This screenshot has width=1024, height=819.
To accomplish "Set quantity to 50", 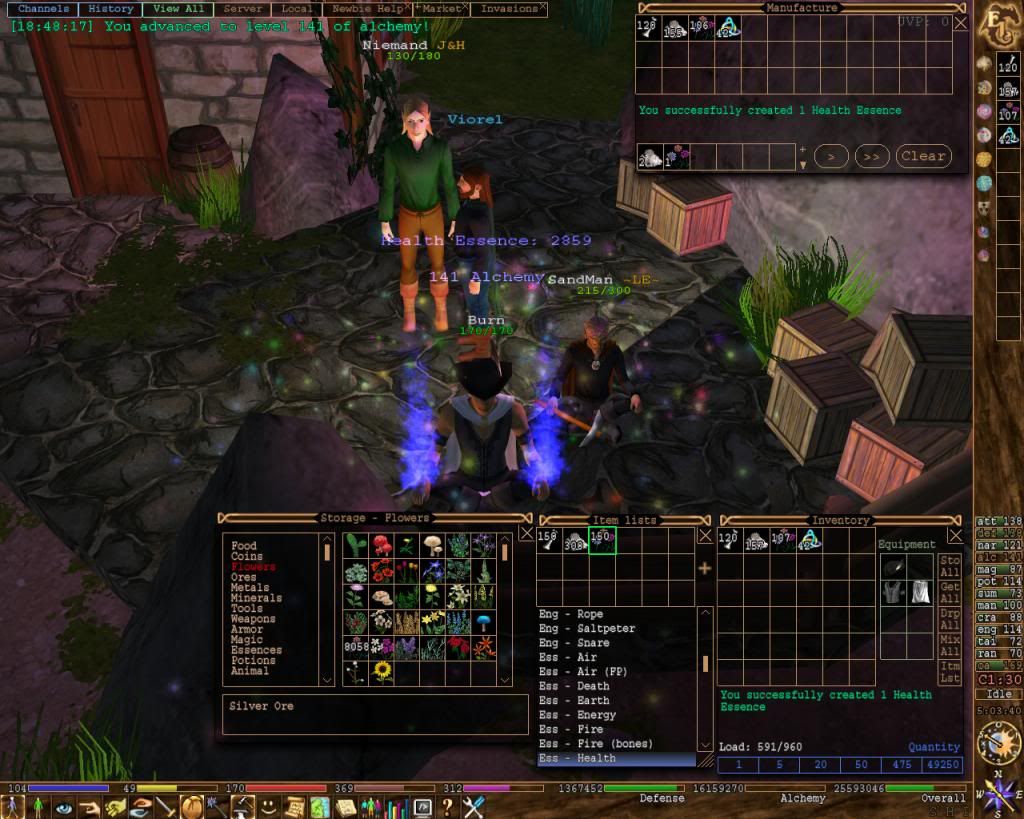I will [859, 765].
